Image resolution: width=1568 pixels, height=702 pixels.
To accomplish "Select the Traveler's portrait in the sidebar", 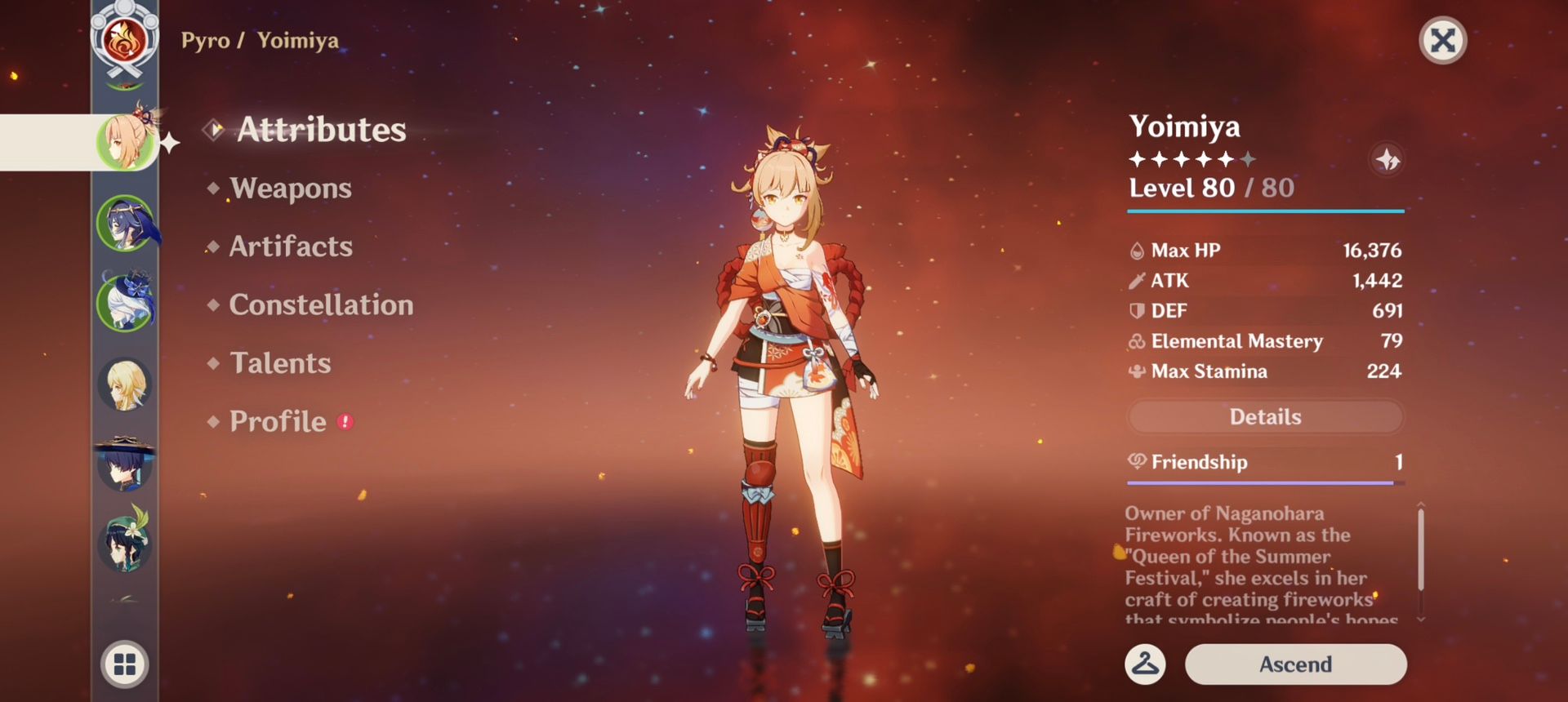I will [x=124, y=384].
